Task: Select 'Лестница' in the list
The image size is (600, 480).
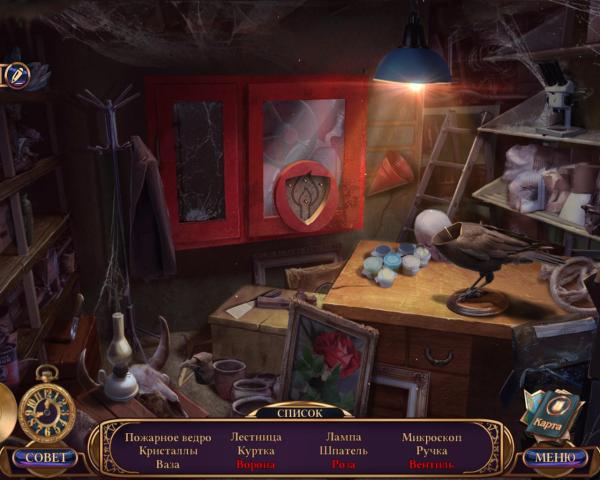Action: tap(256, 437)
